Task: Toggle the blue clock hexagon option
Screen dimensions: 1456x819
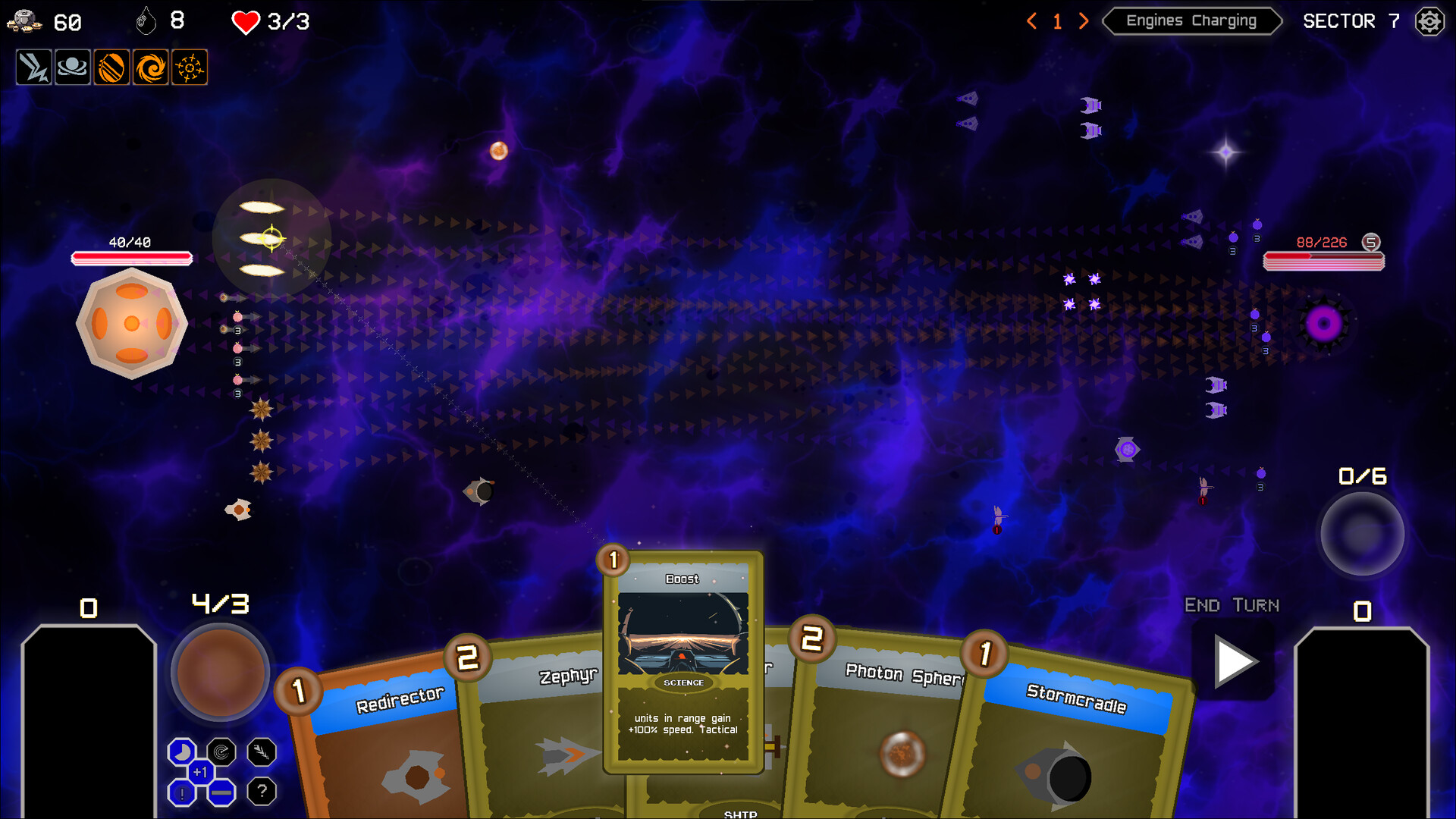Action: (181, 753)
